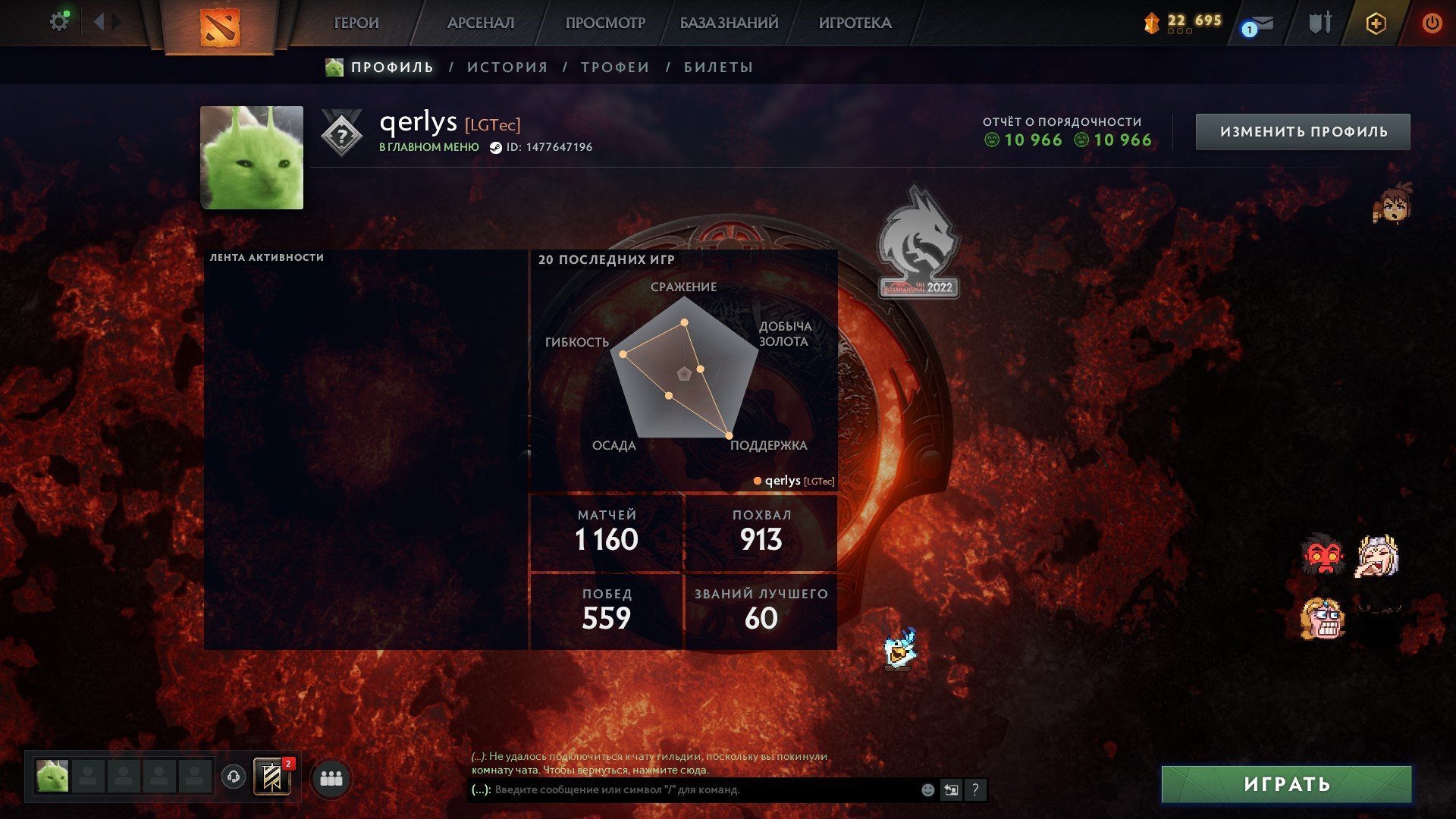Open the ПРОСМОТР menu
Image resolution: width=1456 pixels, height=819 pixels.
pyautogui.click(x=605, y=24)
